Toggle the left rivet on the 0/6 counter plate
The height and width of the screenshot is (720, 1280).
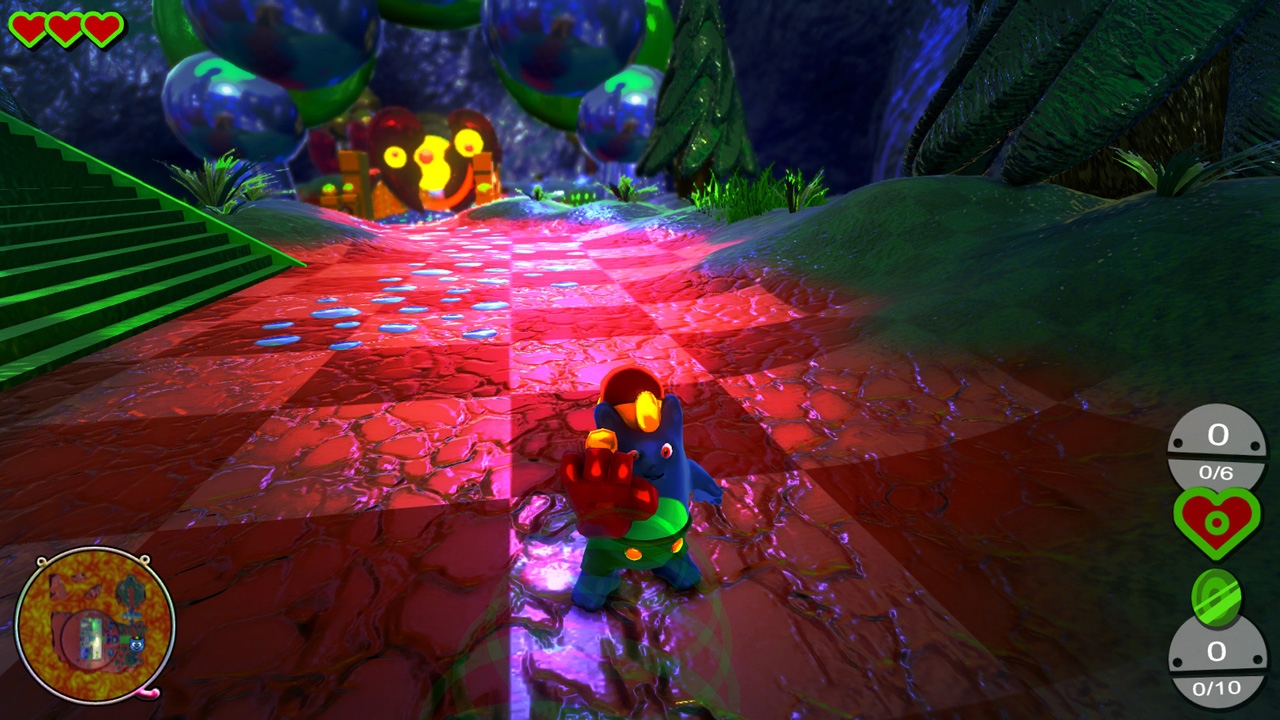pyautogui.click(x=1179, y=443)
